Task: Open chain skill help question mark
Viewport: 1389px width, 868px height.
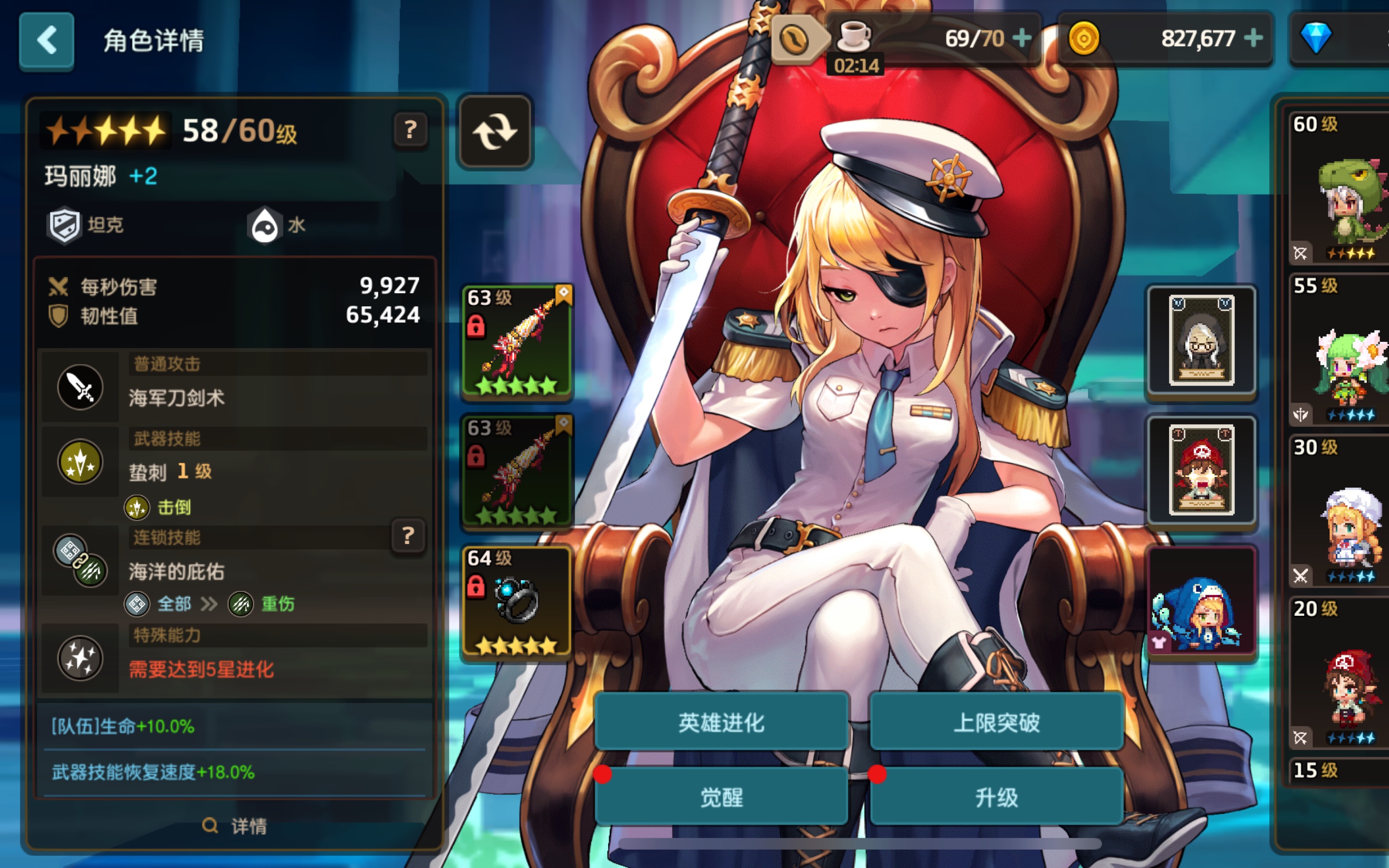Action: pyautogui.click(x=408, y=536)
